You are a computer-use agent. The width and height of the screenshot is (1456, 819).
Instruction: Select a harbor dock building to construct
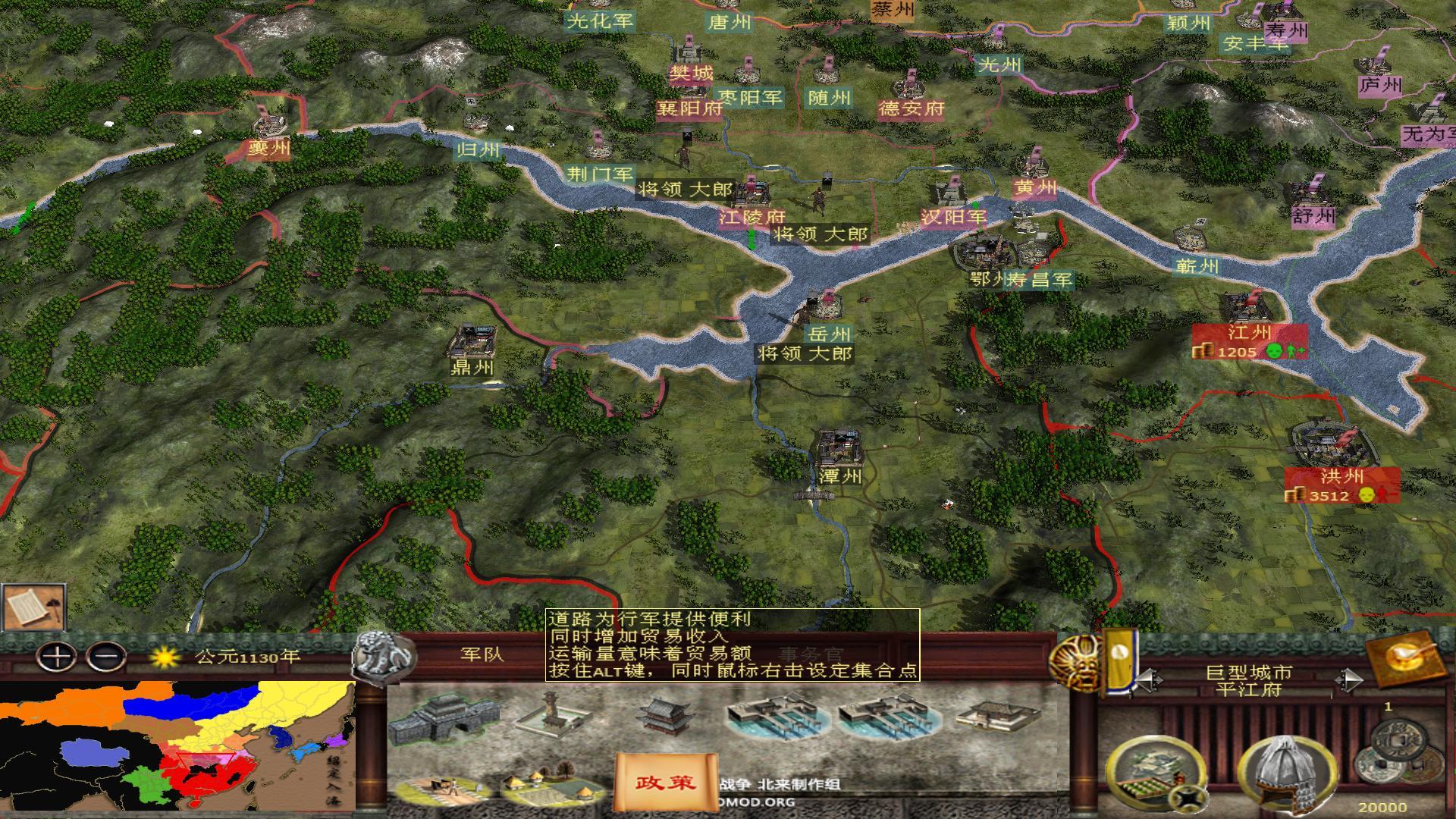tap(773, 717)
